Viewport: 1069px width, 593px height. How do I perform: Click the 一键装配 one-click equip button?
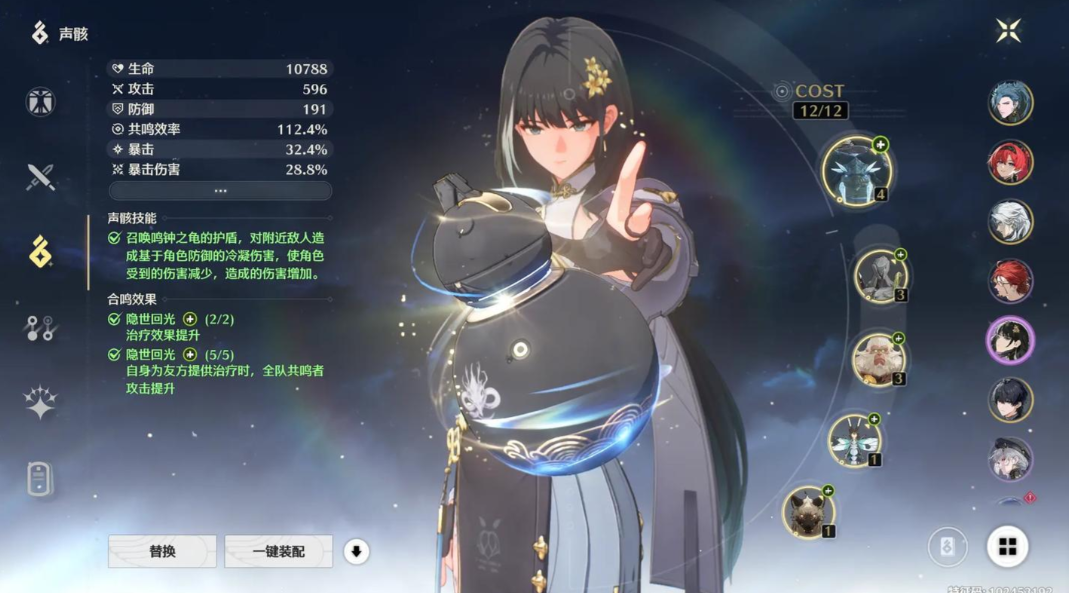point(279,551)
